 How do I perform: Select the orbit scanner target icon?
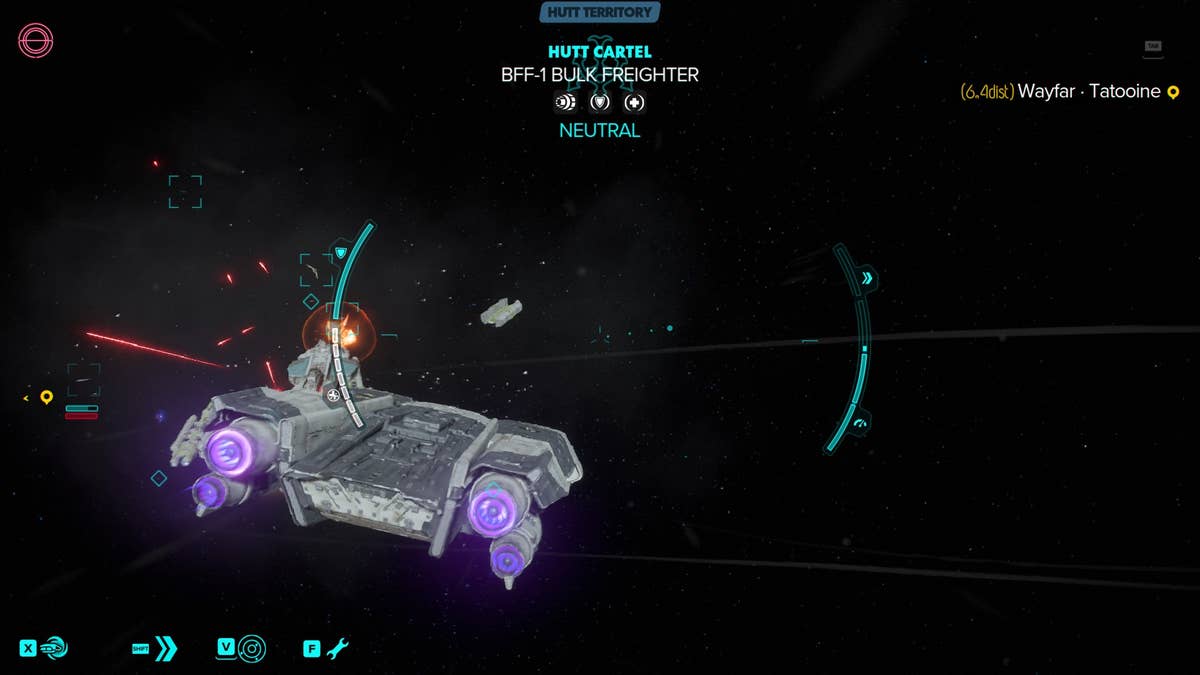(x=252, y=648)
